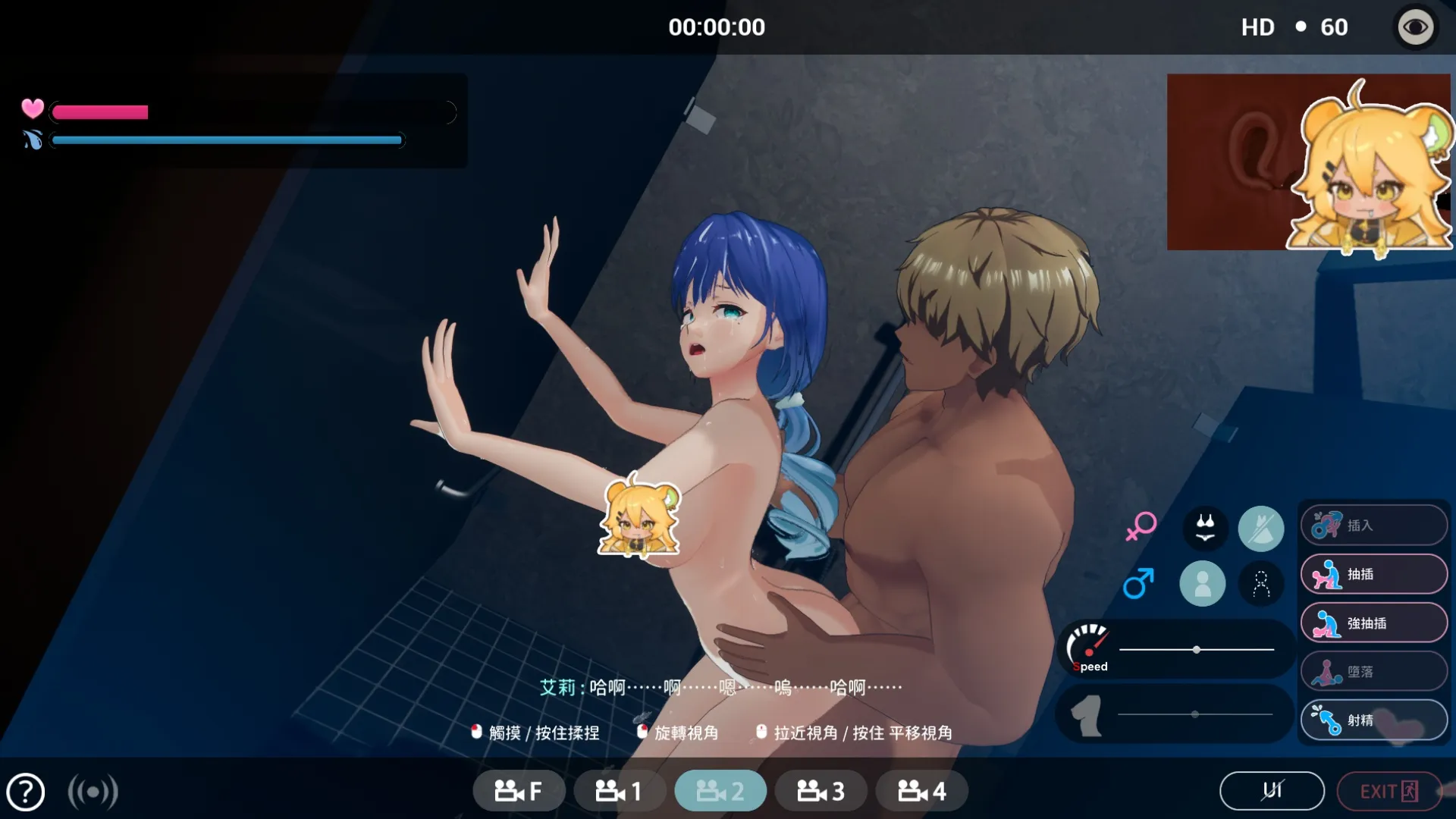This screenshot has width=1456, height=819.
Task: Select camera 1 angle
Action: click(x=619, y=792)
